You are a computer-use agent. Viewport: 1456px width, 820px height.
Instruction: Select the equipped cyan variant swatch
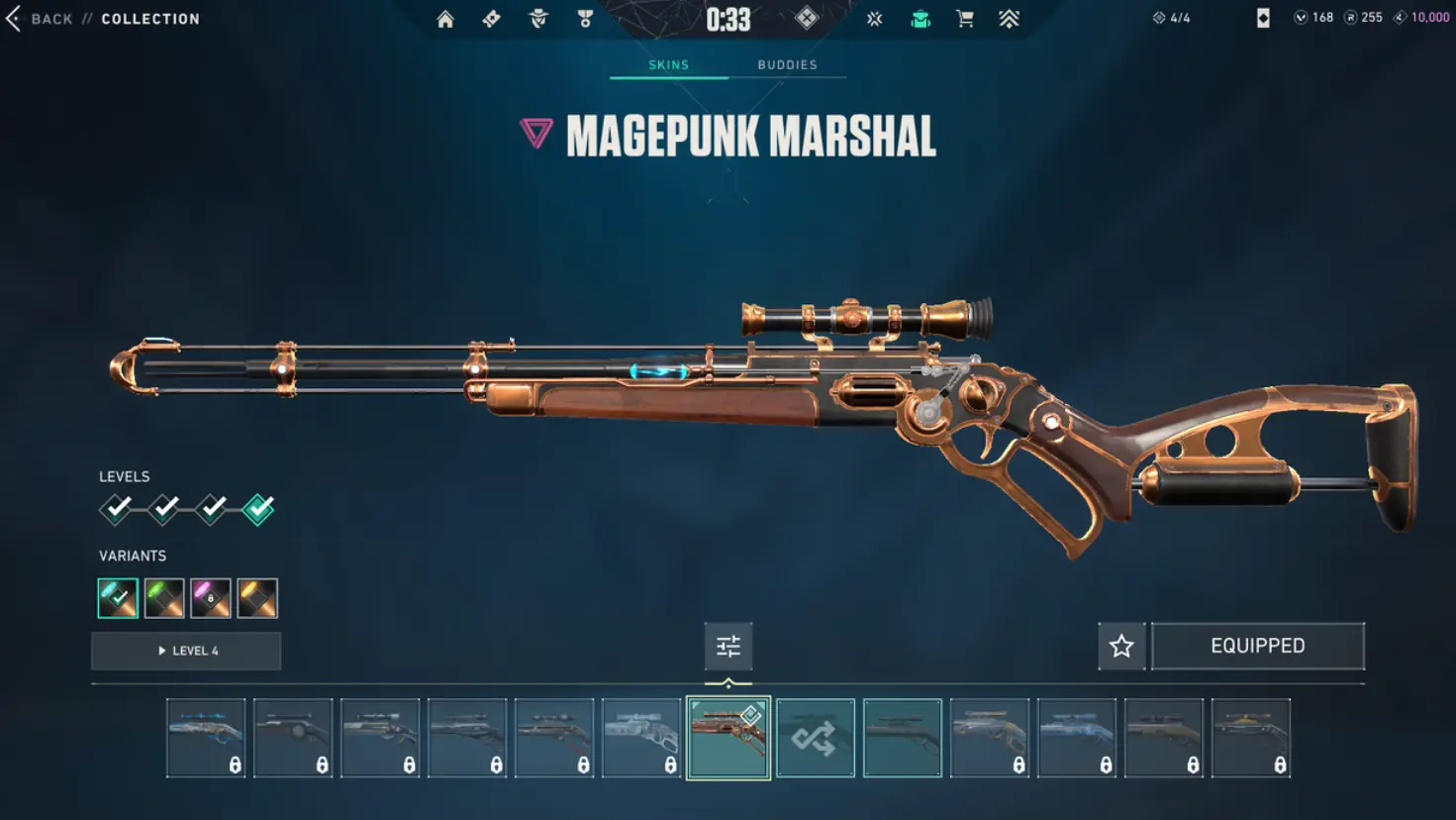(118, 598)
